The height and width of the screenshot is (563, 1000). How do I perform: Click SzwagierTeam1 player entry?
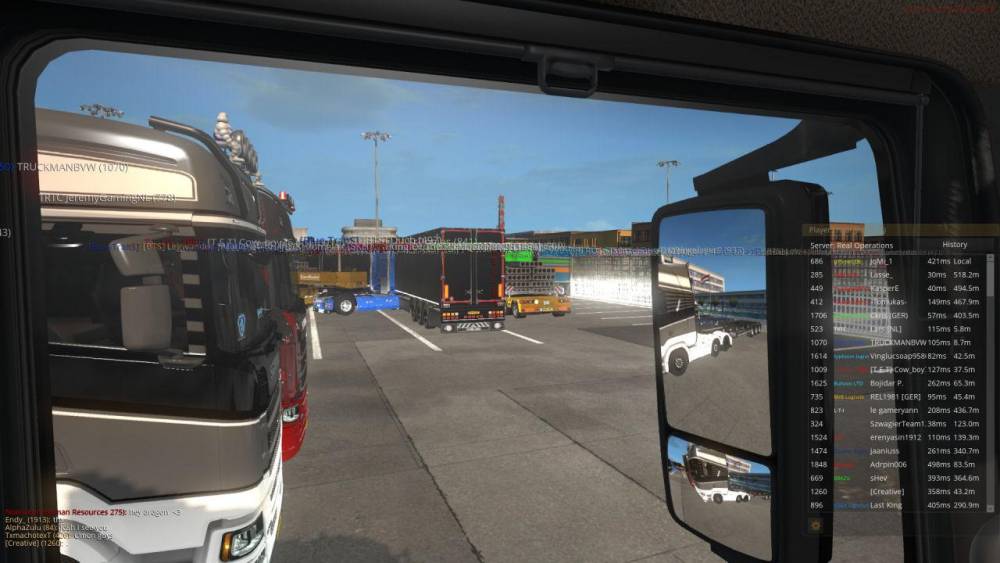tap(886, 424)
